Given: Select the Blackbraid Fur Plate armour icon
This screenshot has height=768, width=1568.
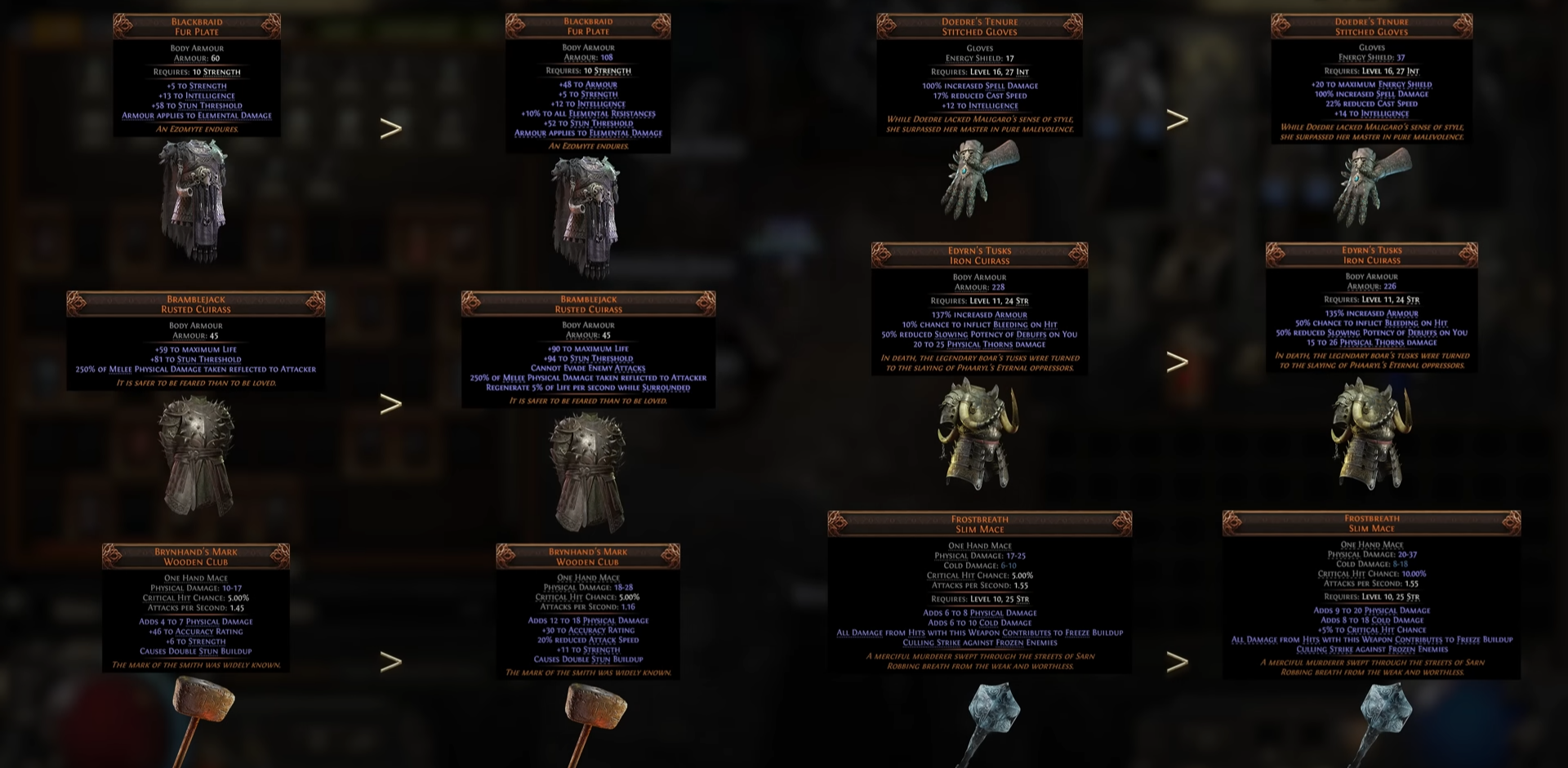Looking at the screenshot, I should tap(192, 204).
